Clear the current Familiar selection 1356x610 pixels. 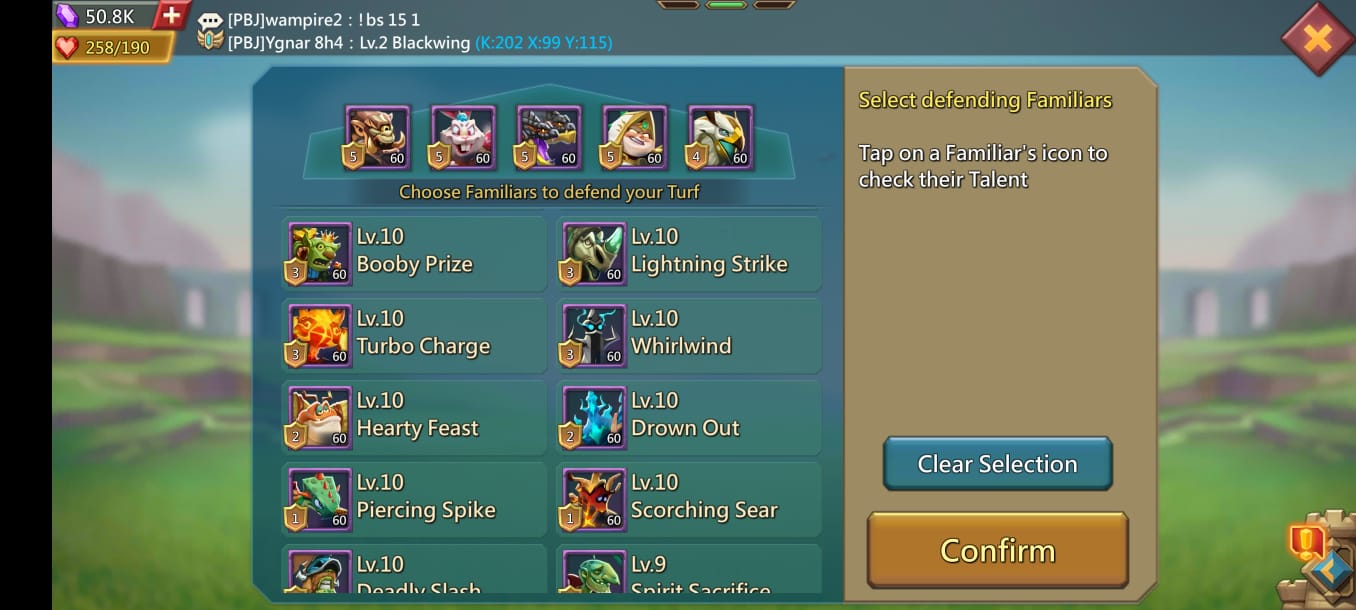pyautogui.click(x=997, y=464)
